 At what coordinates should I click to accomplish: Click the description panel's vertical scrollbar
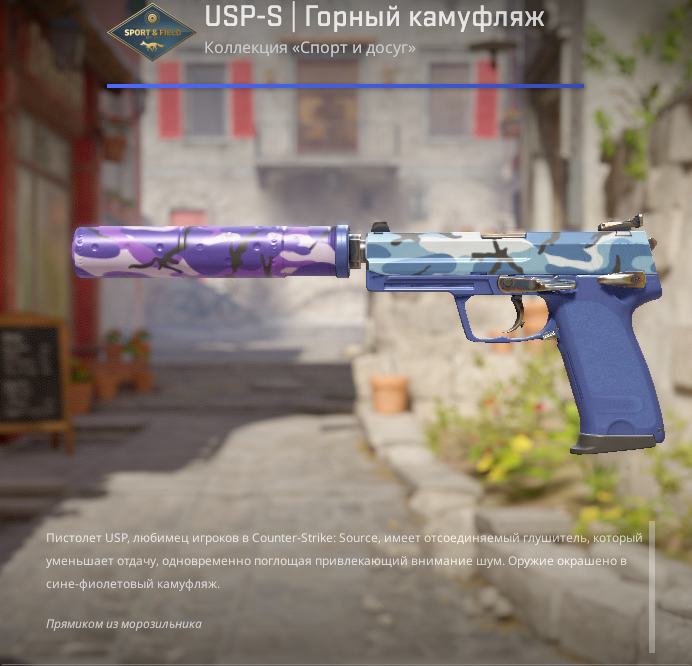pos(652,586)
